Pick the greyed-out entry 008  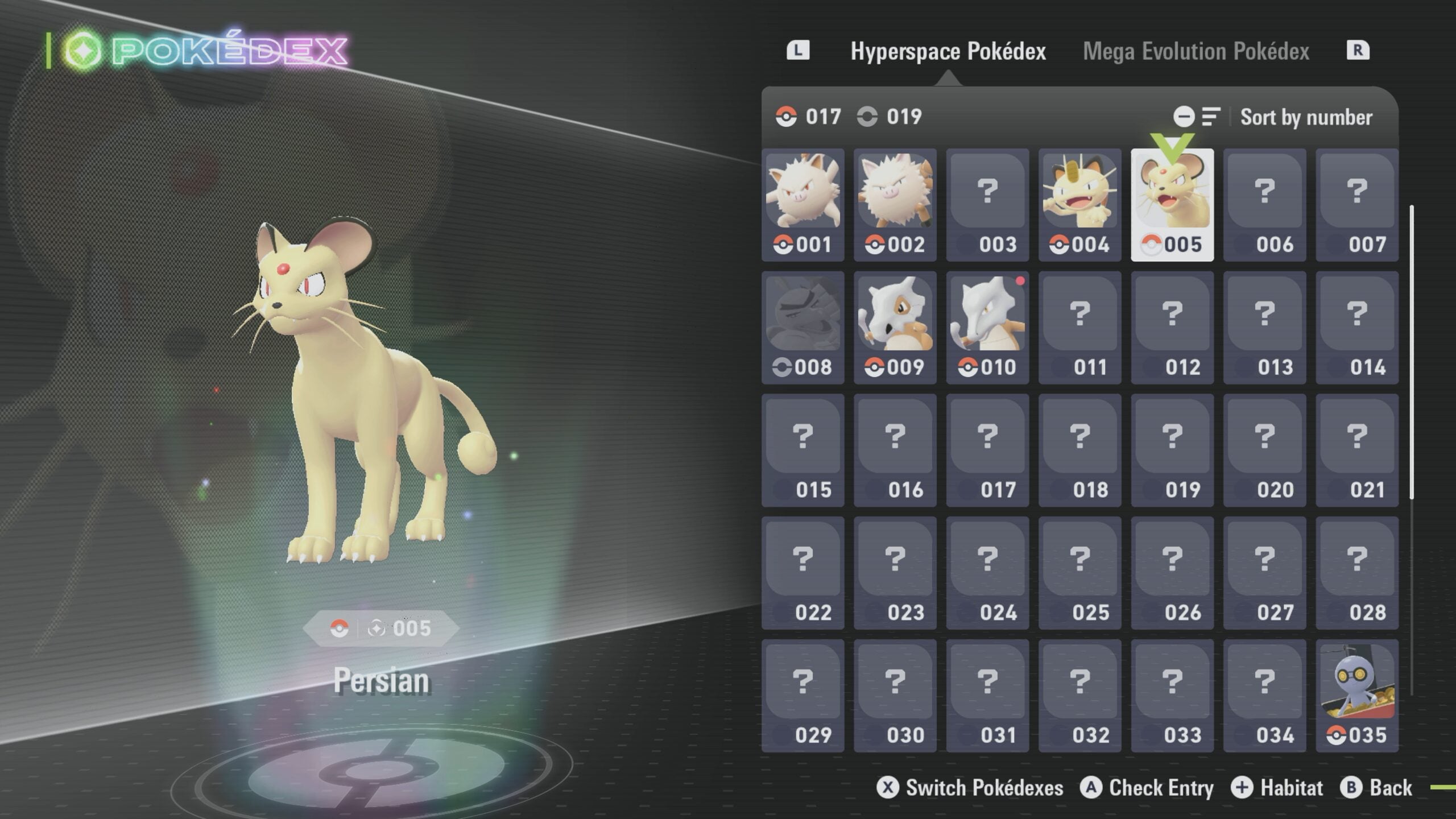point(803,328)
